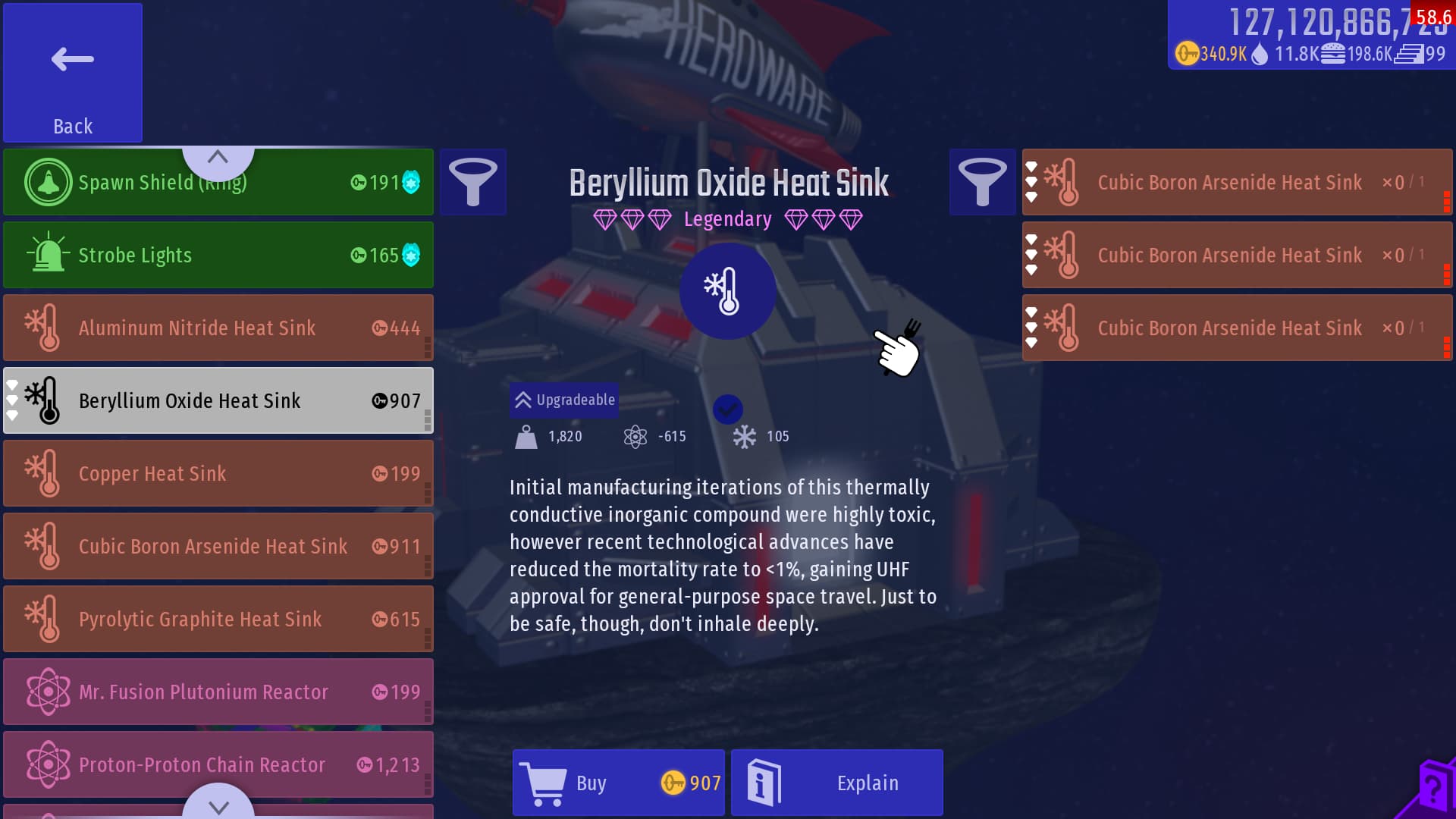Viewport: 1456px width, 819px height.
Task: Open the Explain info button
Action: [x=837, y=783]
